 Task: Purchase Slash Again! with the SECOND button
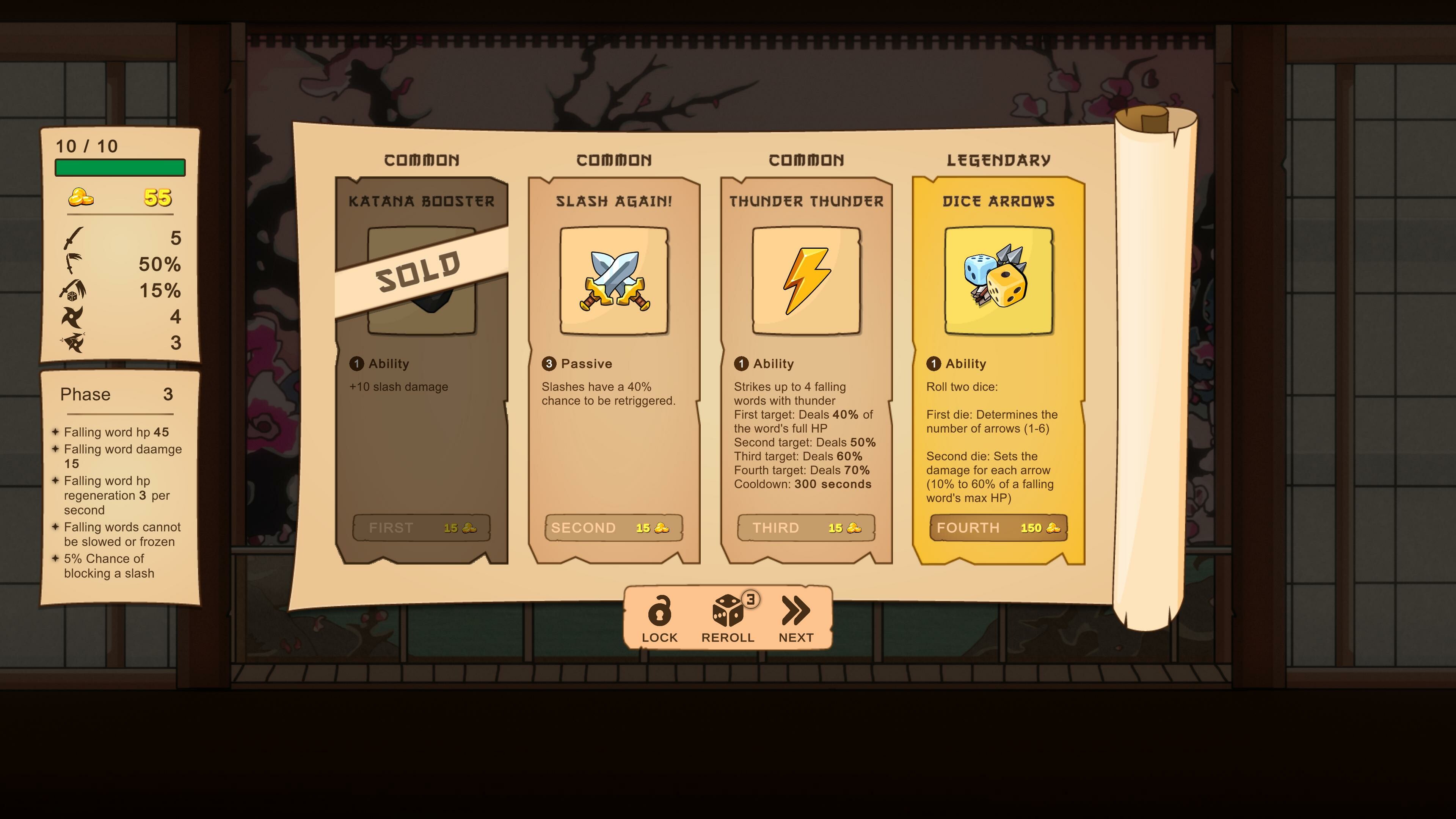(x=613, y=527)
